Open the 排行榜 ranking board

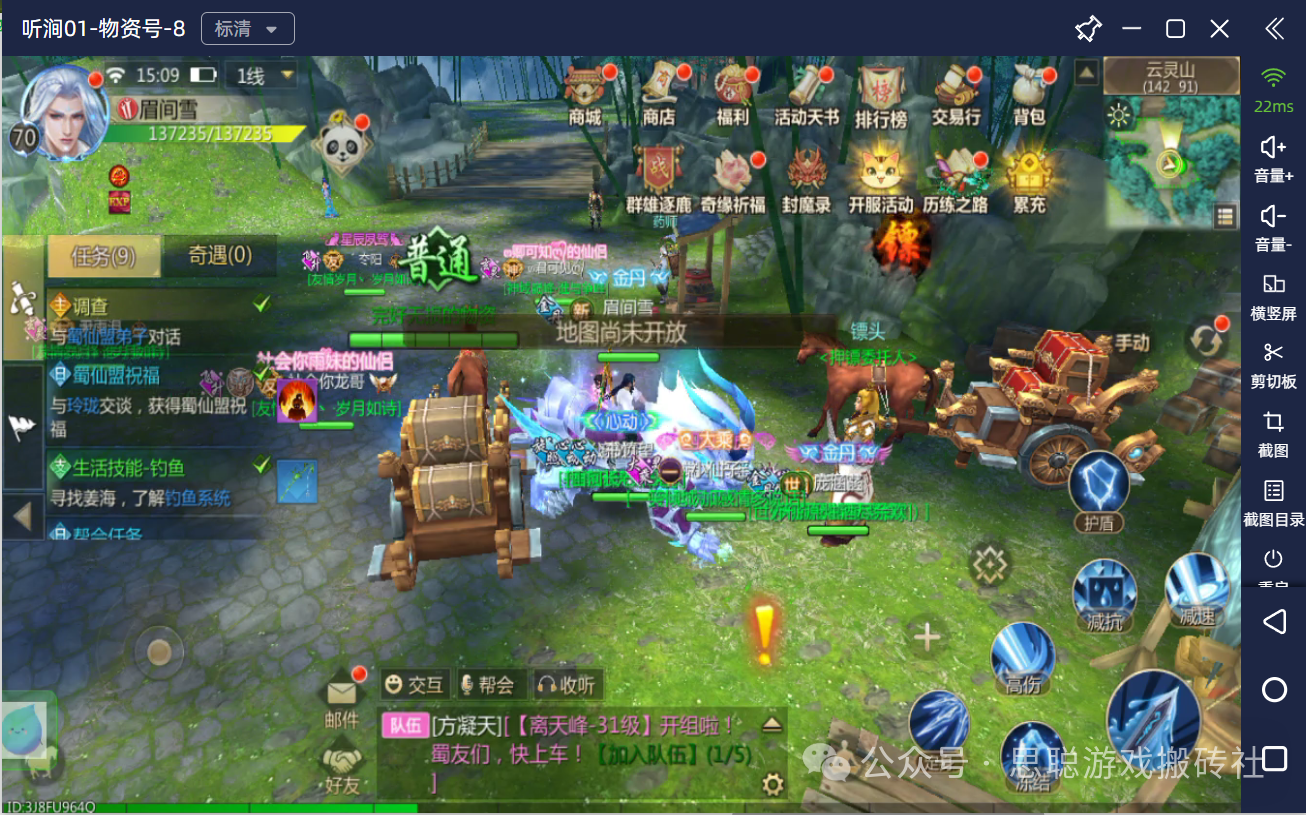(880, 92)
